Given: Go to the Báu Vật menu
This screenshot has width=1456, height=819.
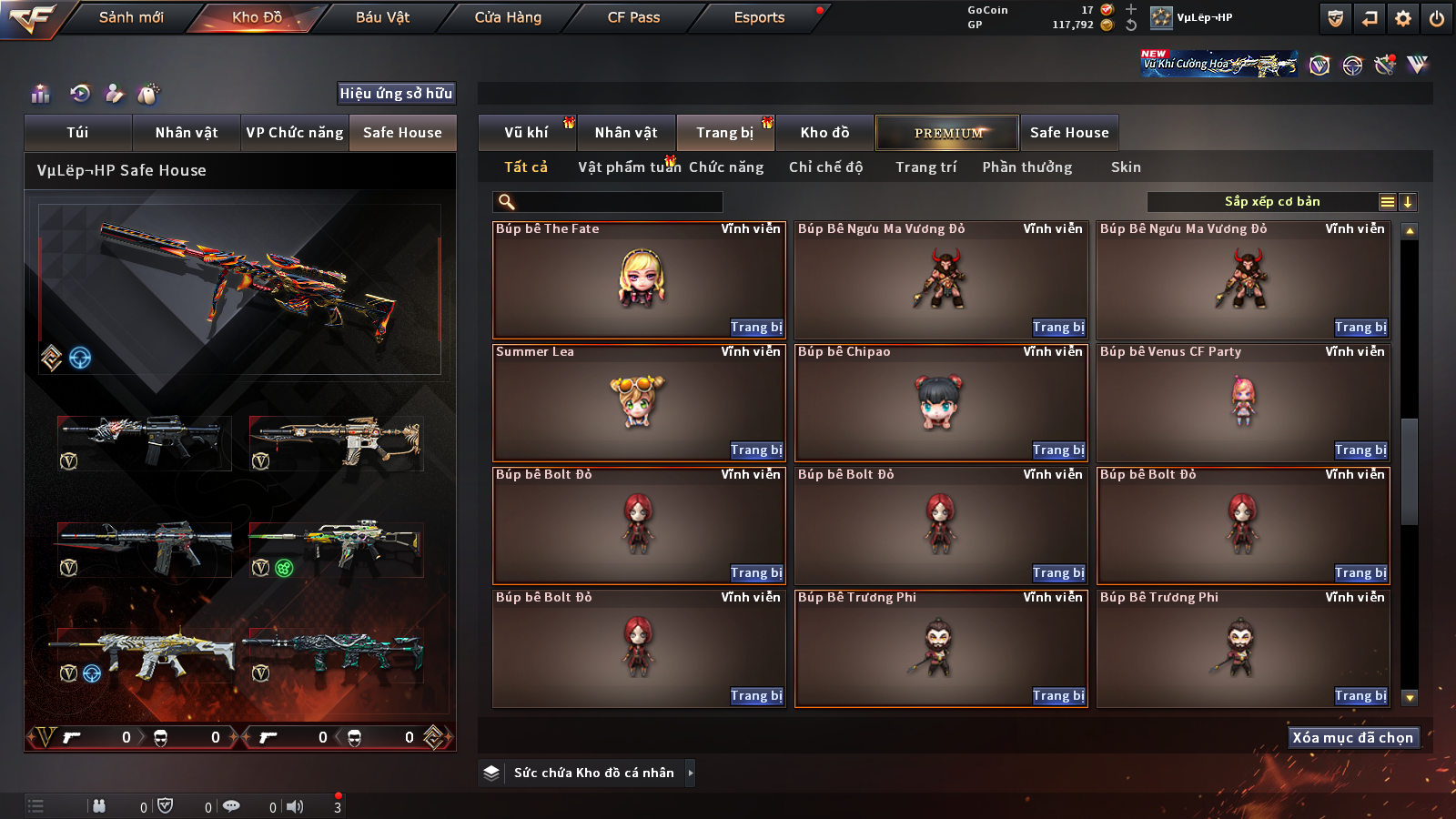Looking at the screenshot, I should coord(382,17).
